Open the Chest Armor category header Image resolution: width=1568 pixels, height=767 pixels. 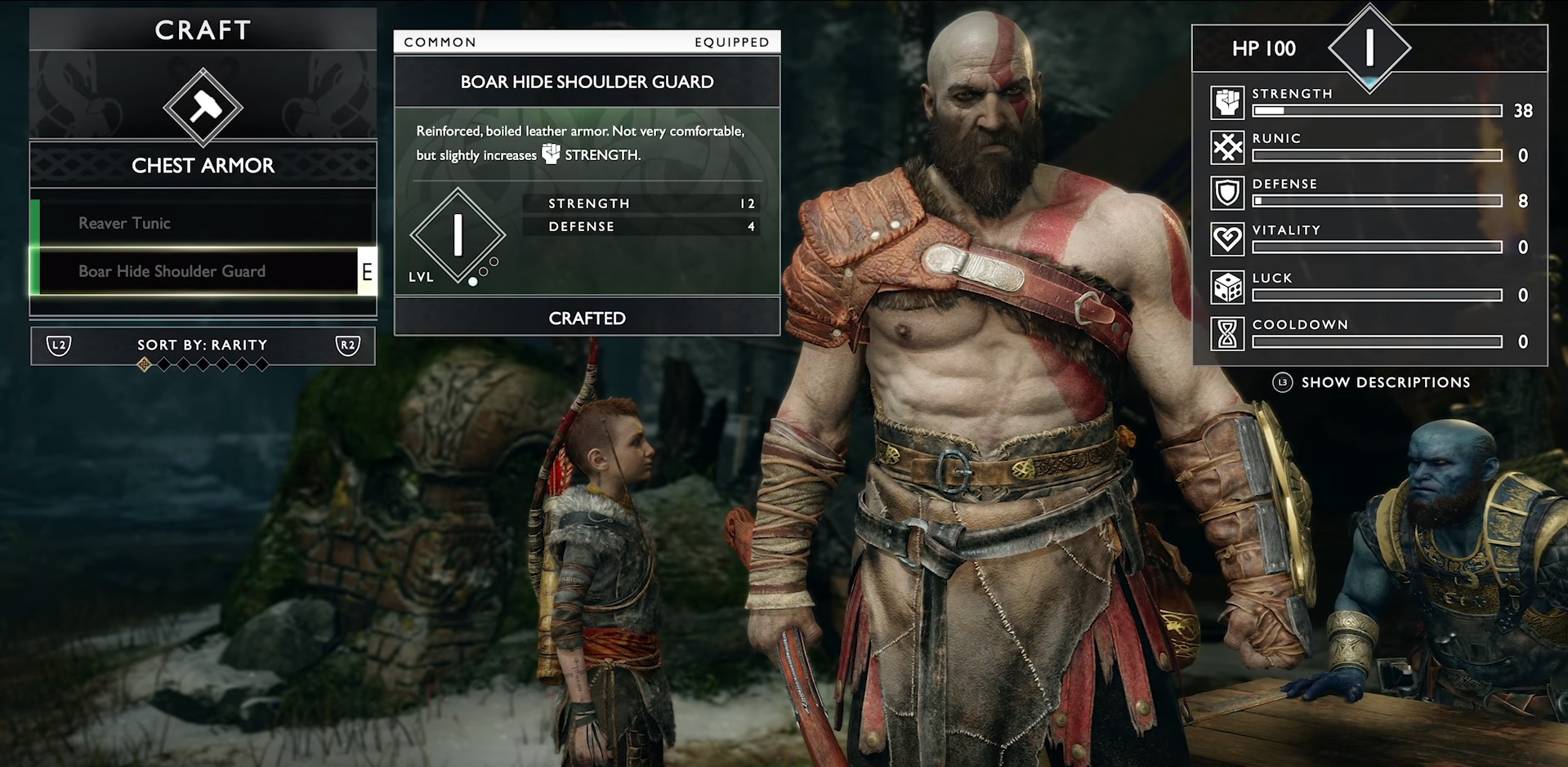pyautogui.click(x=203, y=166)
